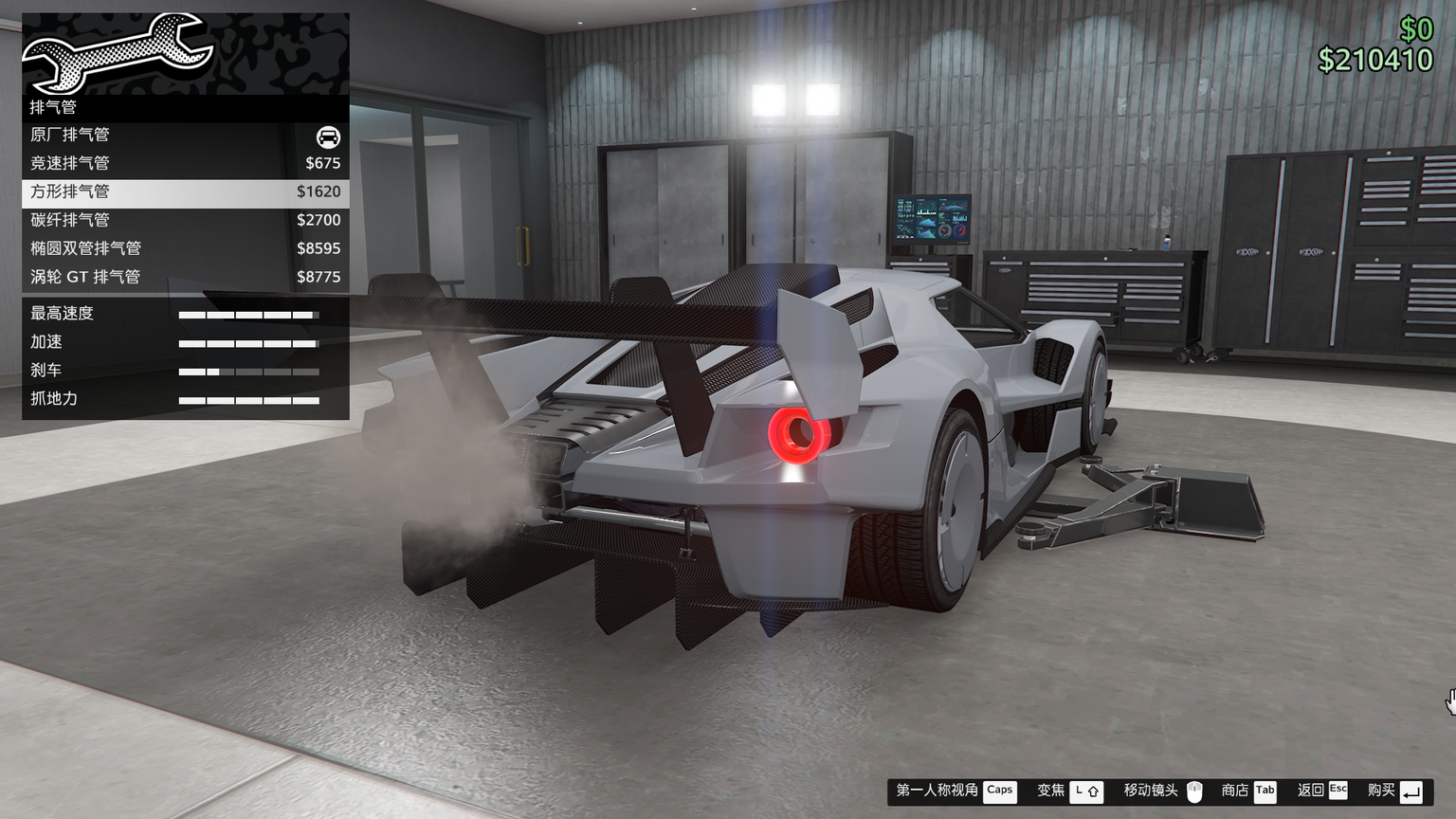
Task: Select the 涡轮 GT 排气管 entry
Action: click(185, 278)
